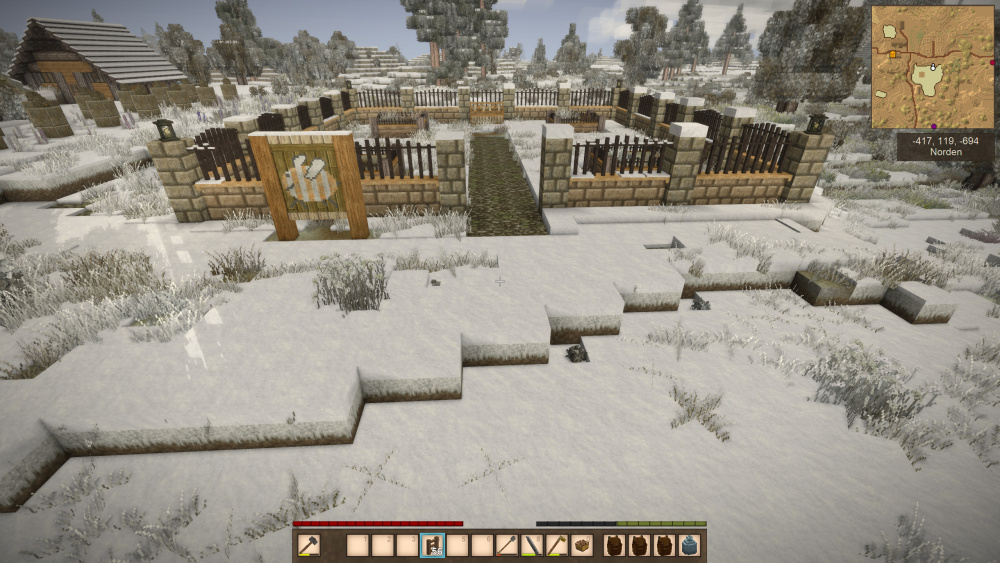Click the blue-grey bag slot
Viewport: 1000px width, 563px height.
689,545
